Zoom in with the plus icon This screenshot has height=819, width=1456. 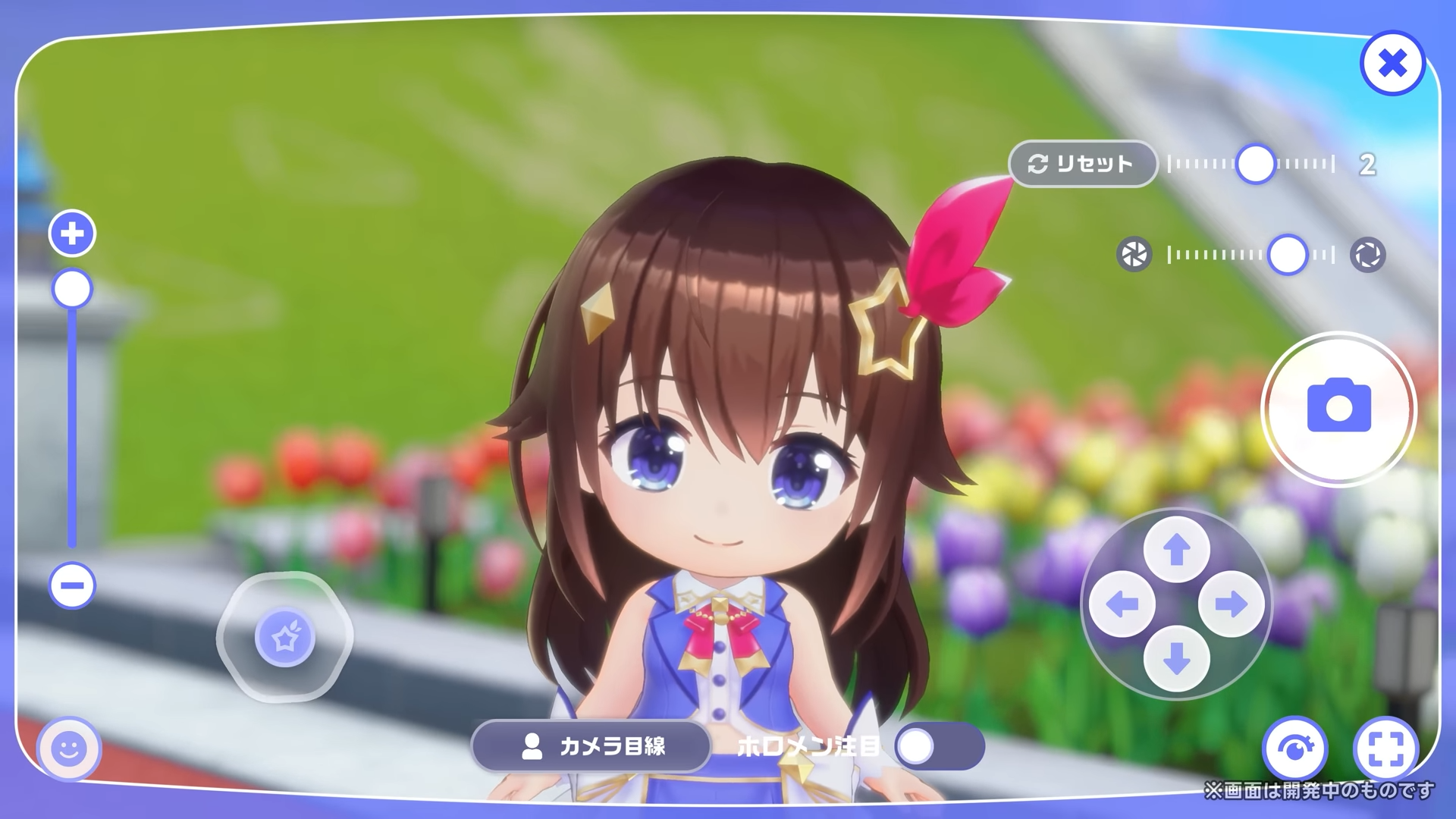pyautogui.click(x=71, y=233)
